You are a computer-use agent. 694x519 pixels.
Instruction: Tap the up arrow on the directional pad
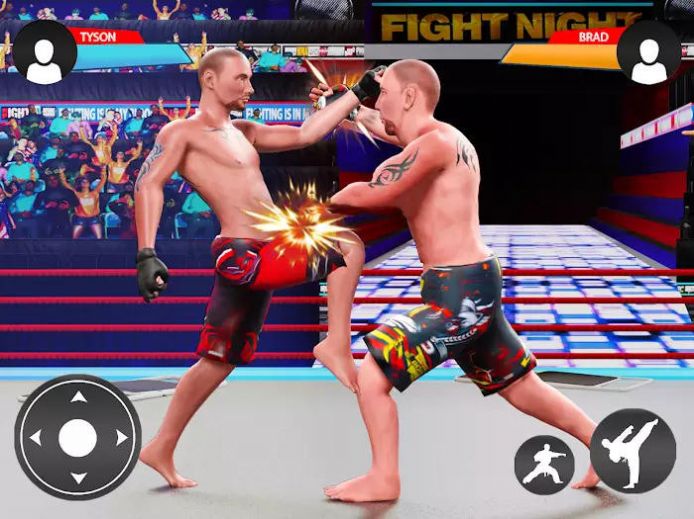[x=78, y=397]
